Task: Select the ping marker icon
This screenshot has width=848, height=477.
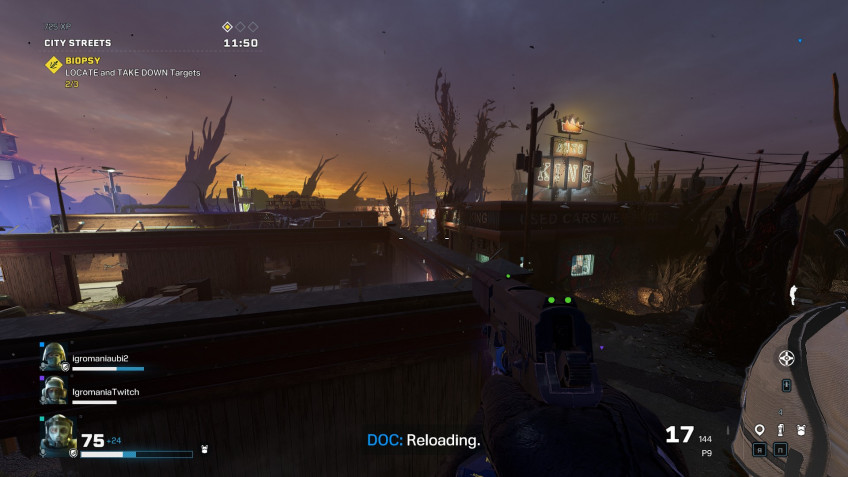Action: click(760, 430)
